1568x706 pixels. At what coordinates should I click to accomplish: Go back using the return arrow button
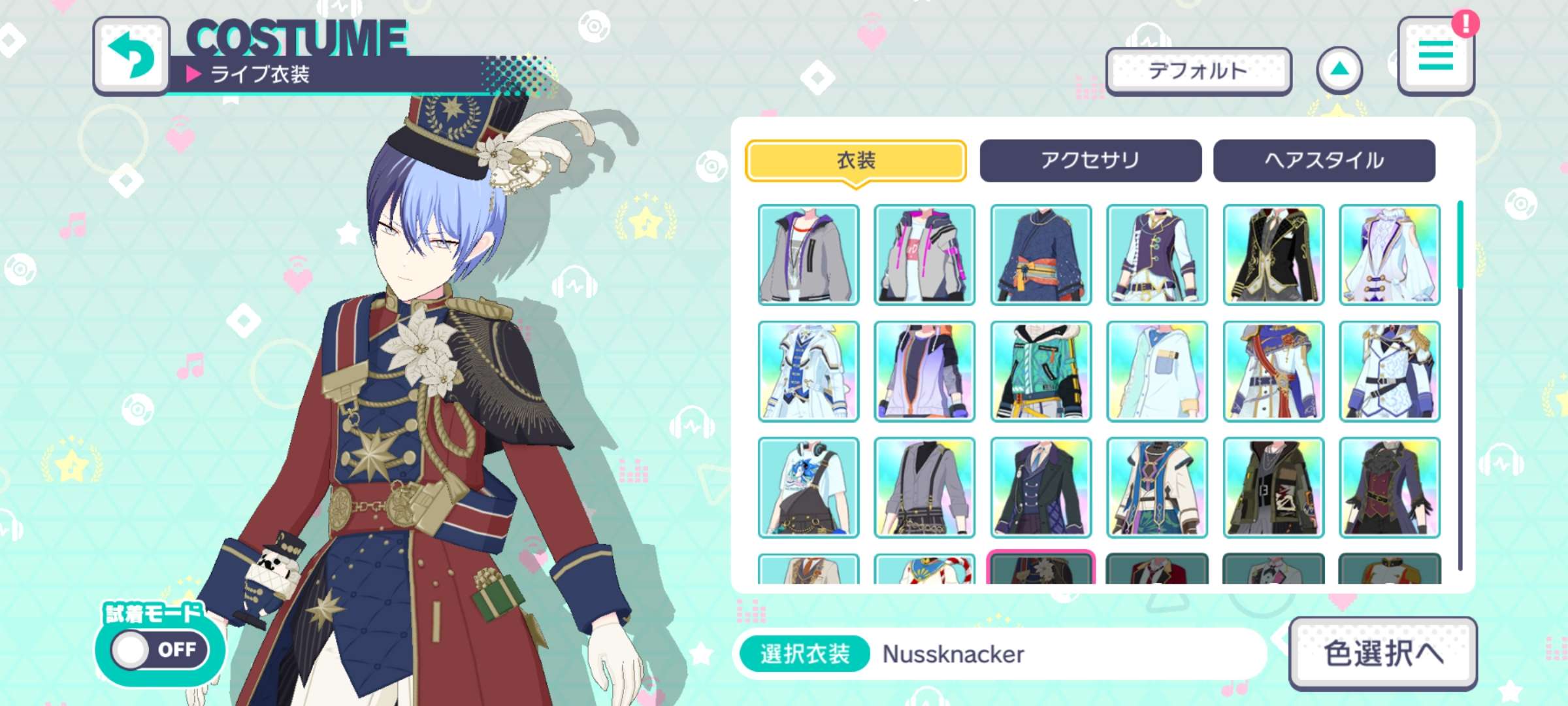click(131, 56)
